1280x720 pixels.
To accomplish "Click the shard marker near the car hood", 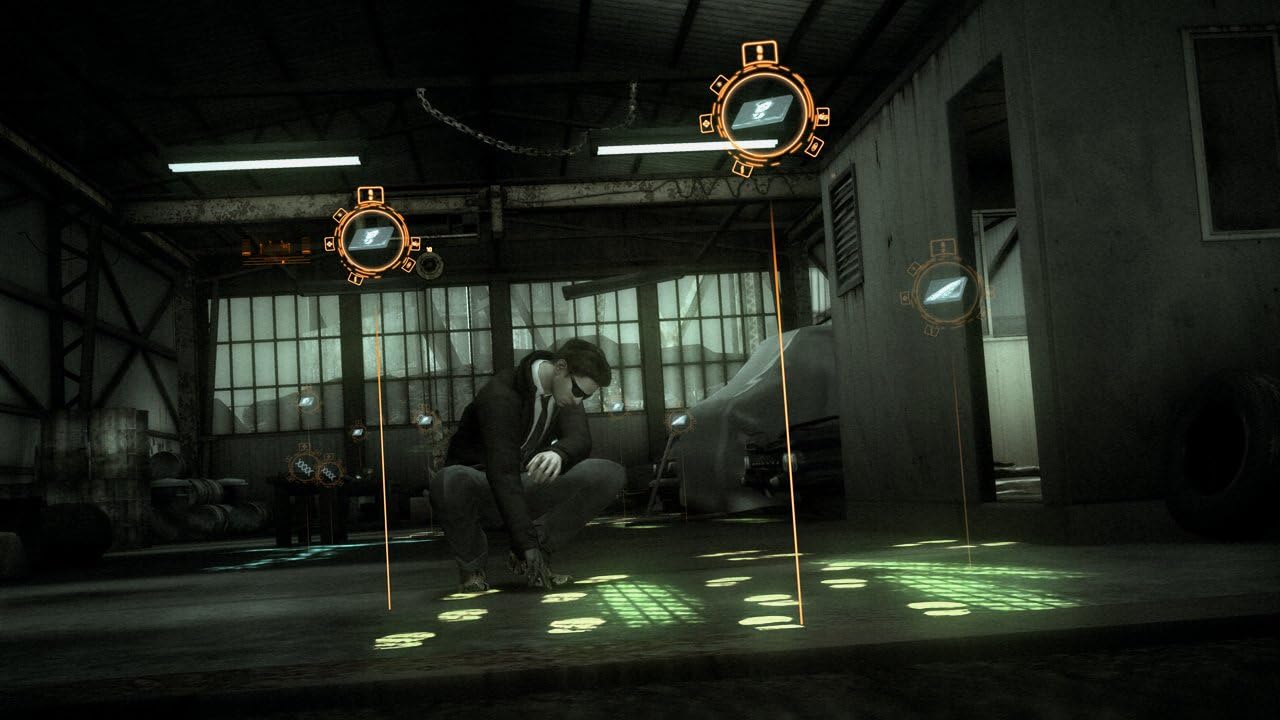I will [x=678, y=420].
